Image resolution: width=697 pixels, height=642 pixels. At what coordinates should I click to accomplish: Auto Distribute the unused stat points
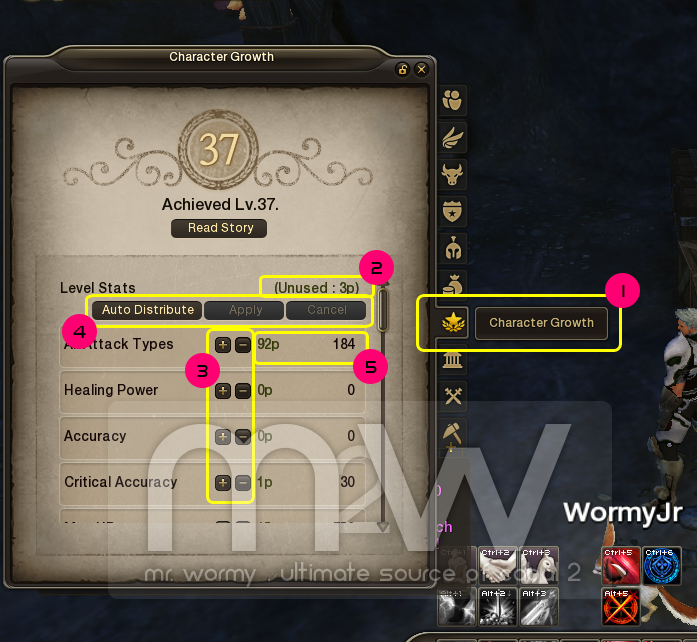[x=148, y=310]
